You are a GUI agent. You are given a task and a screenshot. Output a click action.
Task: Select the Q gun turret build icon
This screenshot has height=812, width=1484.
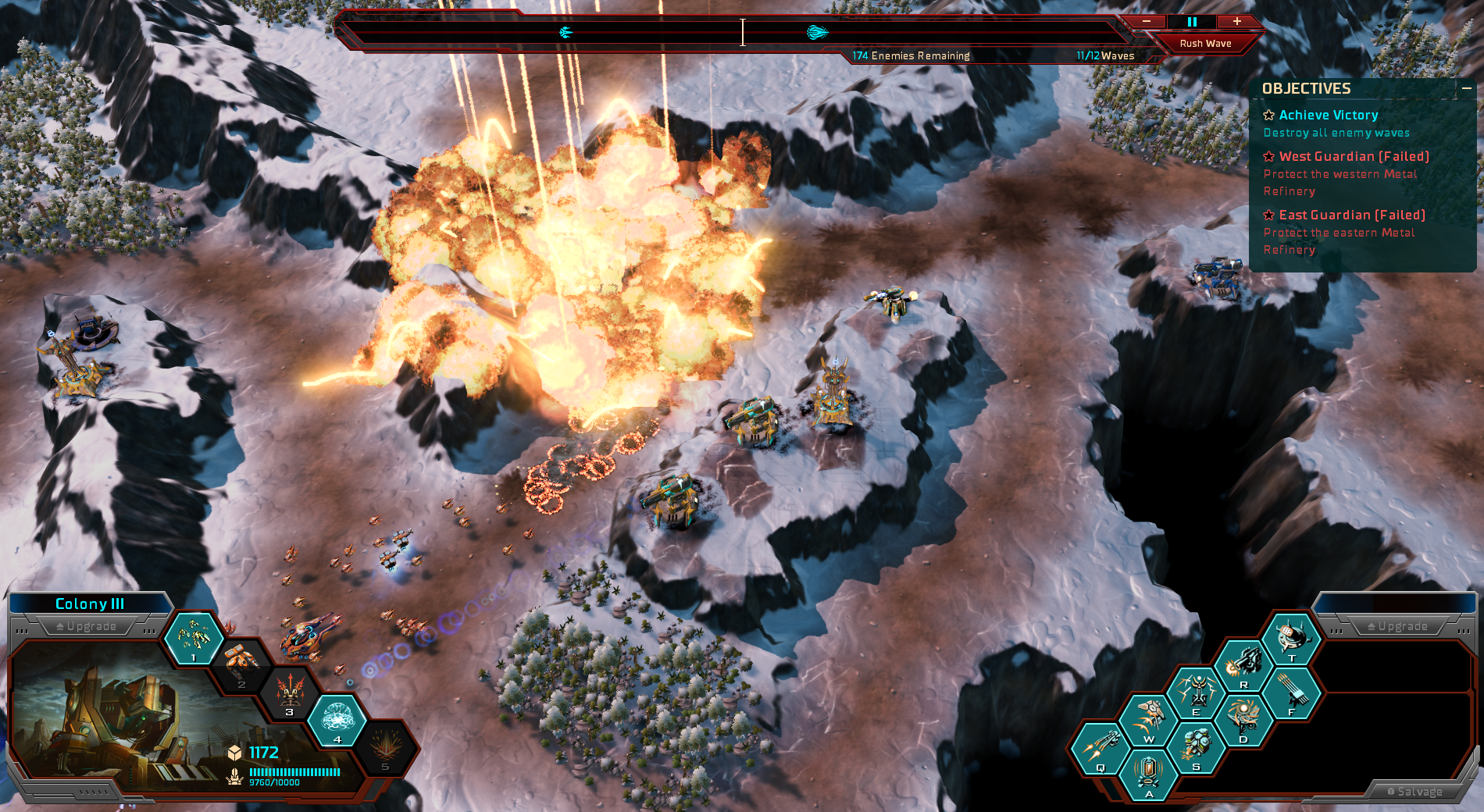pyautogui.click(x=1101, y=749)
